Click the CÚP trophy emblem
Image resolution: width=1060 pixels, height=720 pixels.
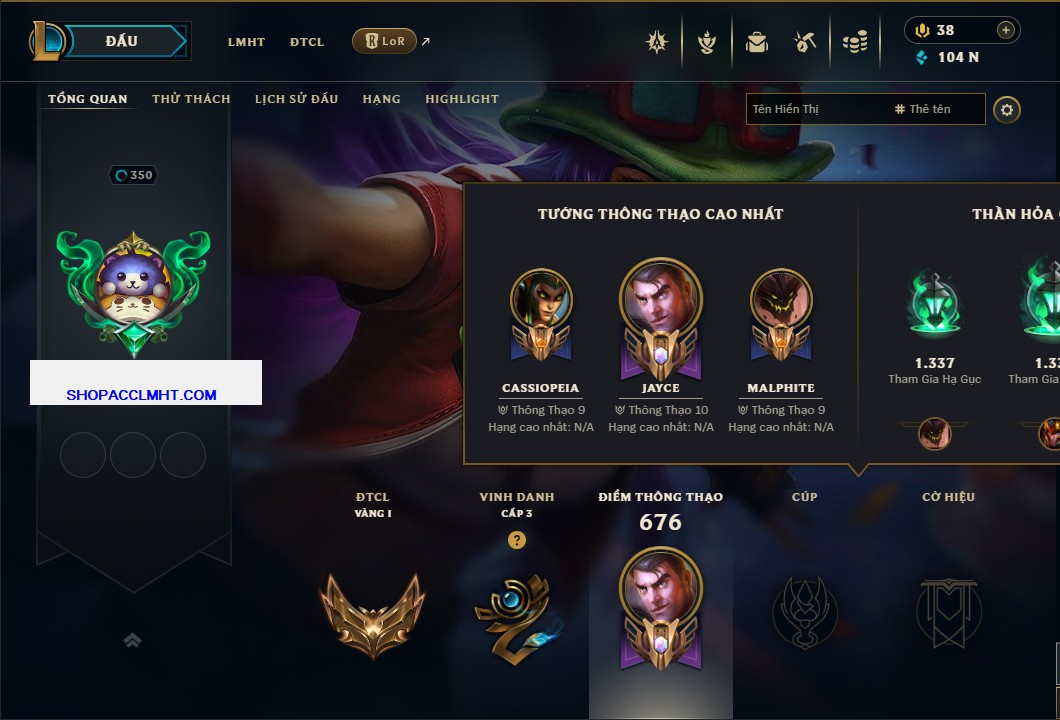point(804,612)
